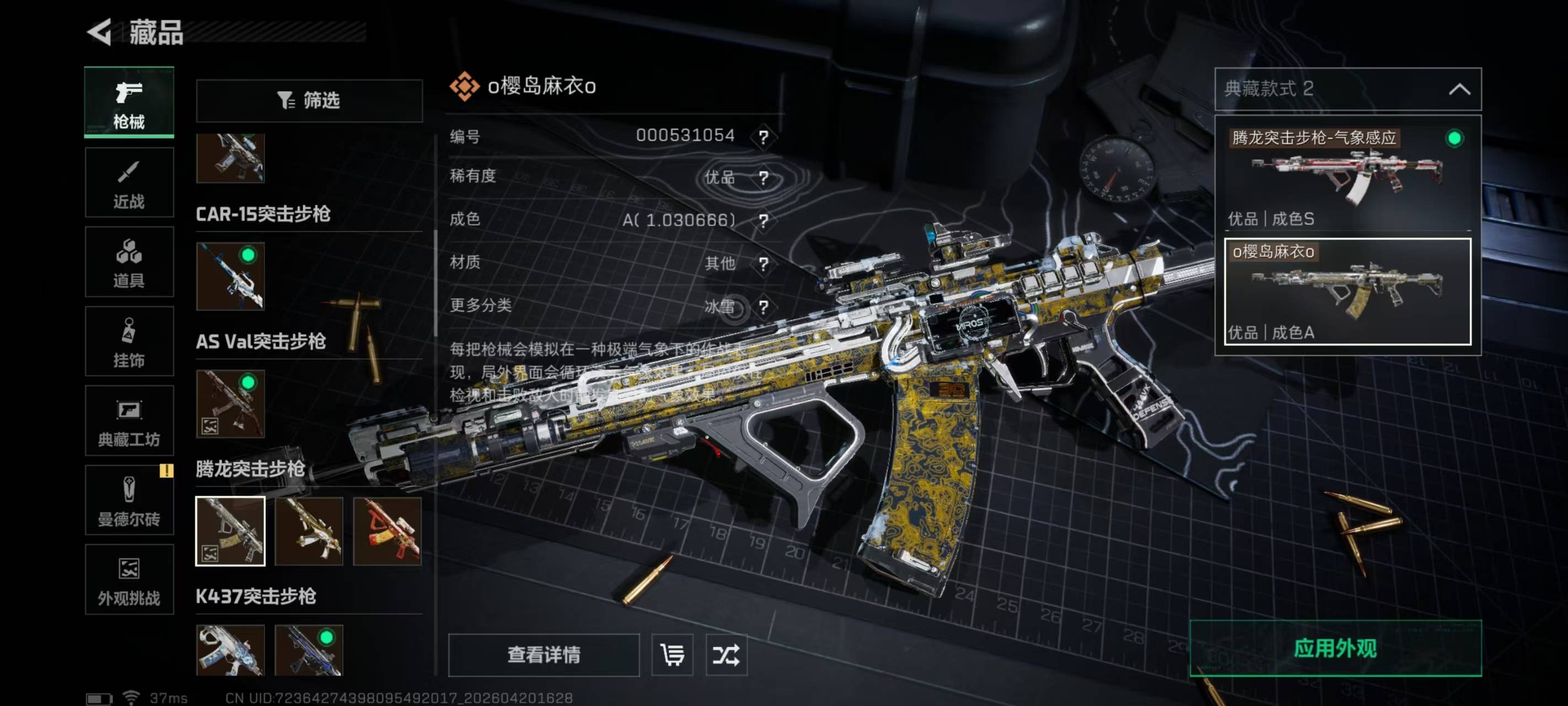Go back using the arrow beside 藏品
This screenshot has height=706, width=1568.
(100, 31)
